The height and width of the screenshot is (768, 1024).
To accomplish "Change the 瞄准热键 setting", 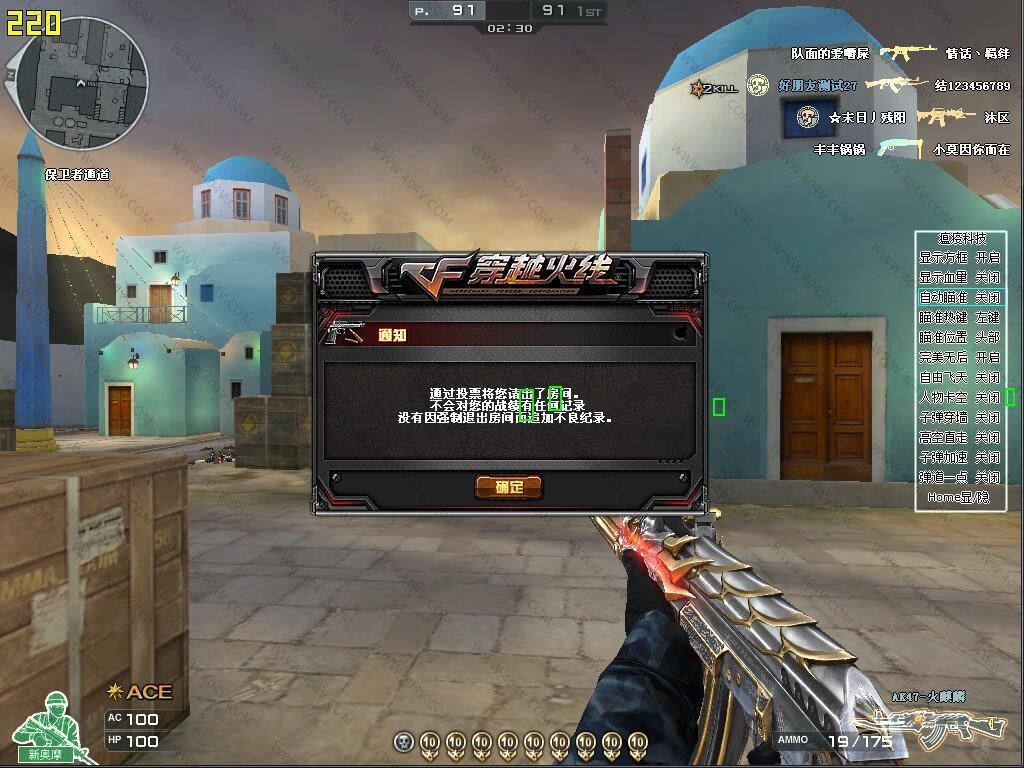I will click(x=959, y=317).
